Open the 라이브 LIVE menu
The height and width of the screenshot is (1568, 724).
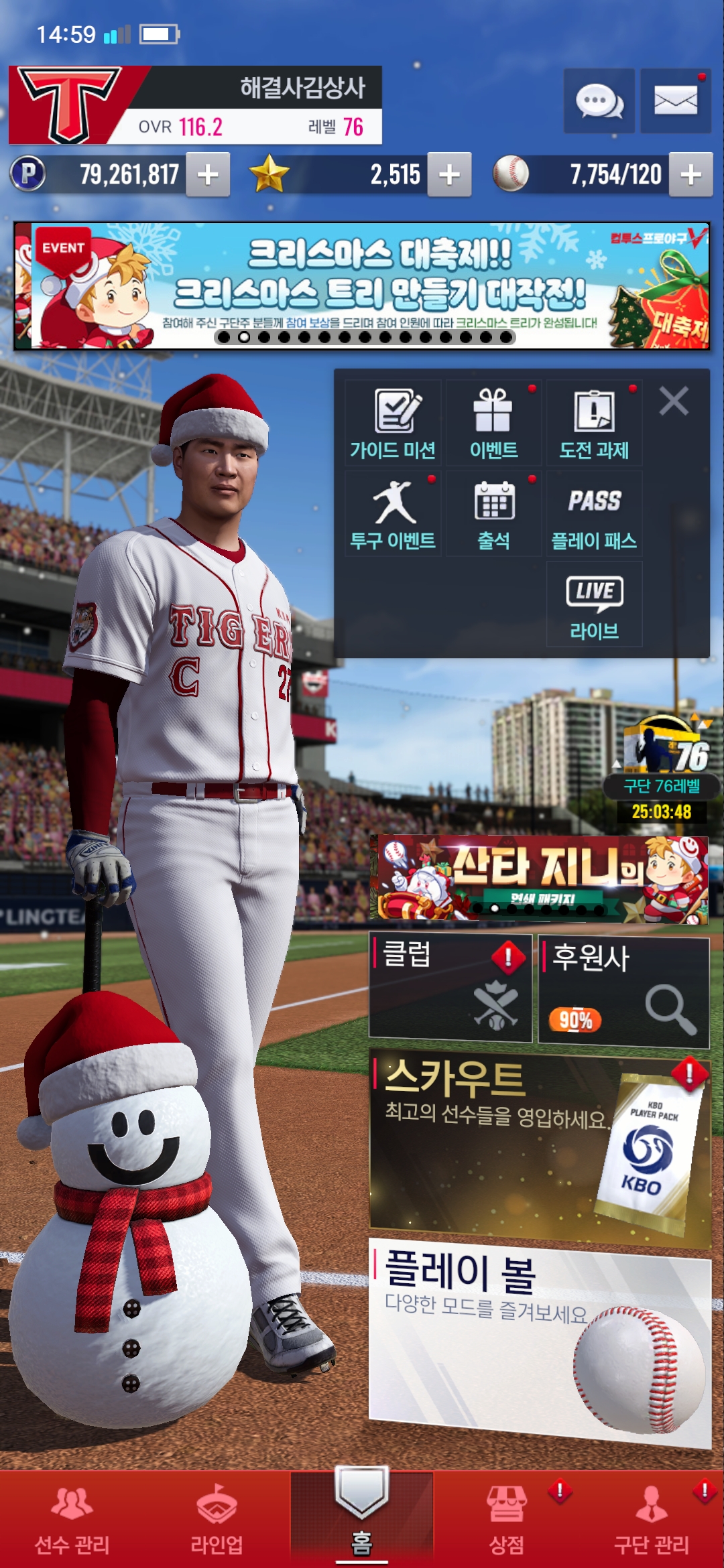pyautogui.click(x=594, y=604)
